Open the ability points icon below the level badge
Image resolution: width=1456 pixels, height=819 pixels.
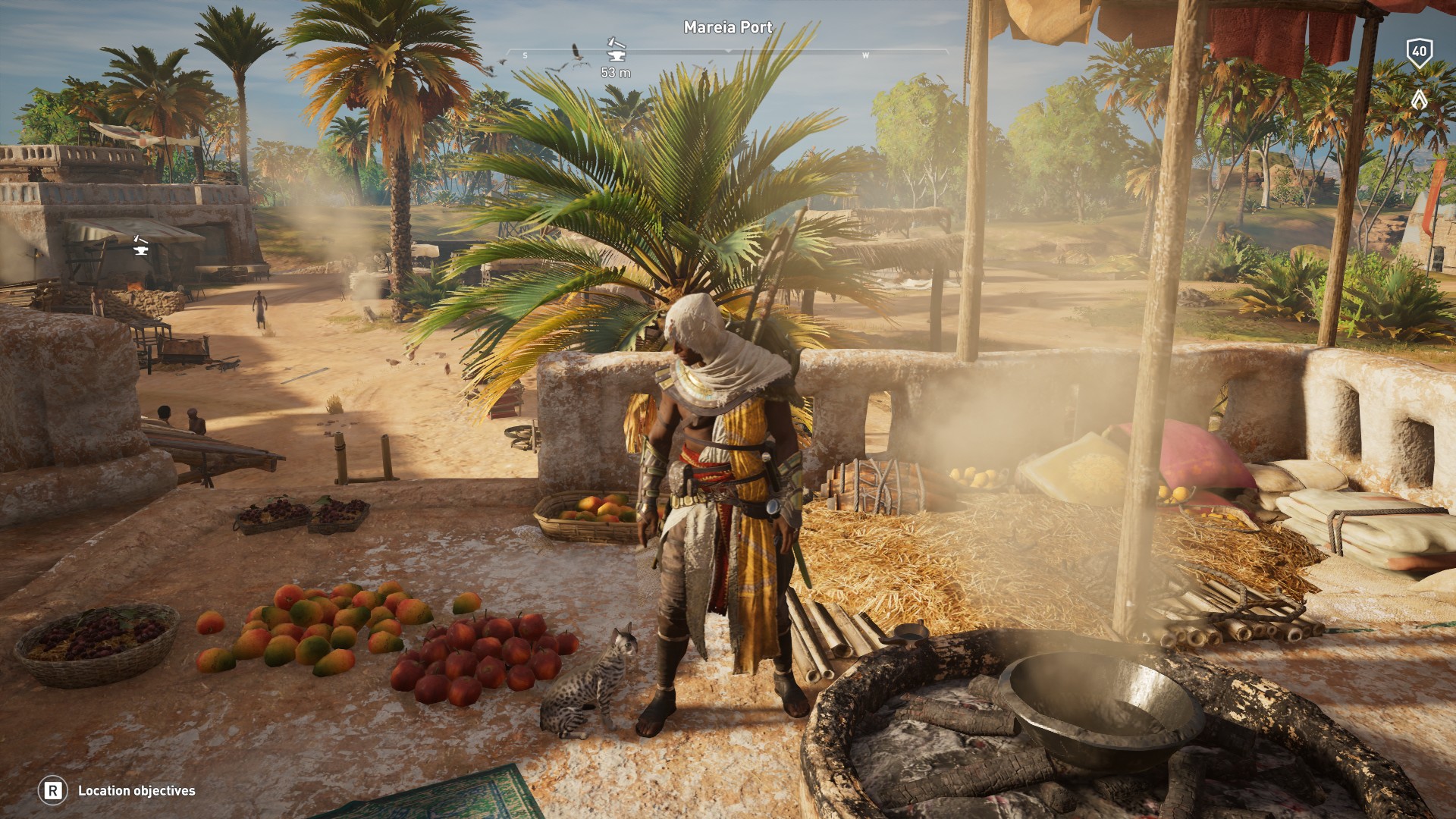click(1419, 99)
